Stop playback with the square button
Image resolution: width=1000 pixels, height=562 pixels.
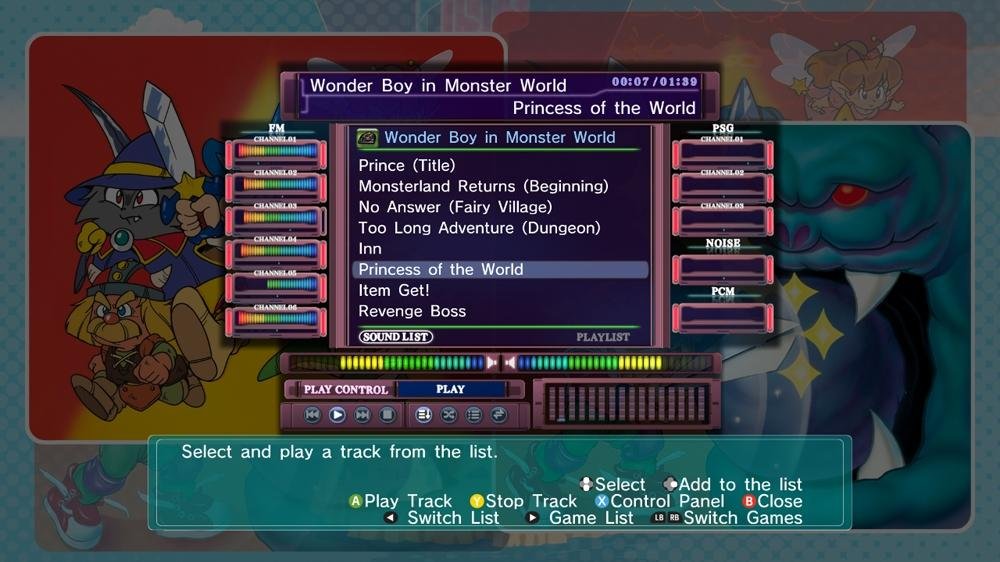[x=387, y=415]
